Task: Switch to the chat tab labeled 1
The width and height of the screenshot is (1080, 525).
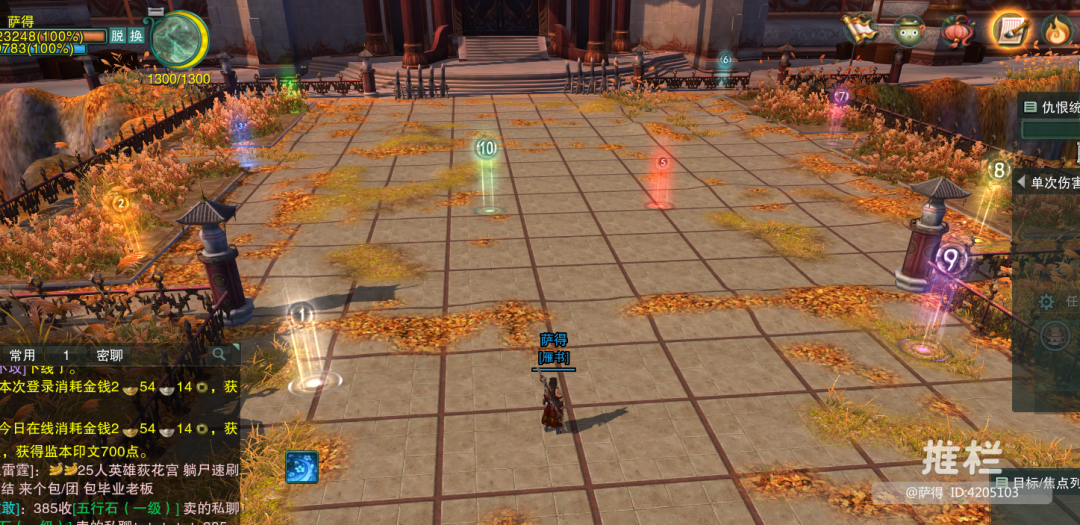Action: coord(66,355)
